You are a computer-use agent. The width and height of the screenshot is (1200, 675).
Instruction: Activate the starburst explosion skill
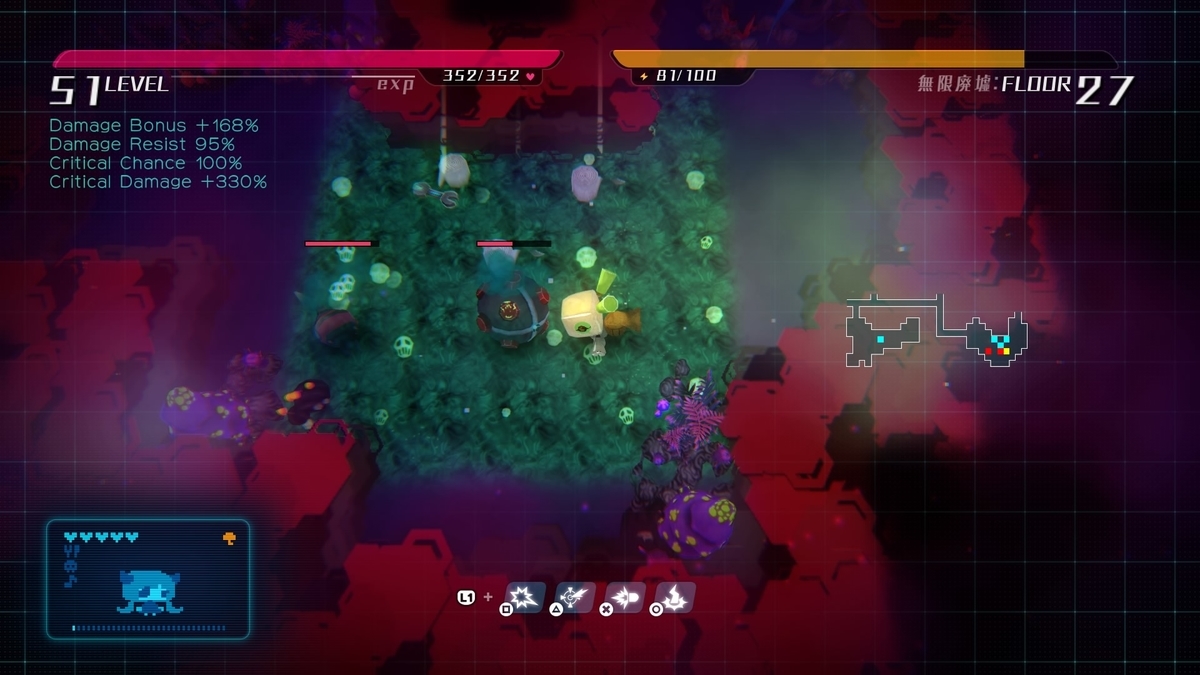point(527,597)
